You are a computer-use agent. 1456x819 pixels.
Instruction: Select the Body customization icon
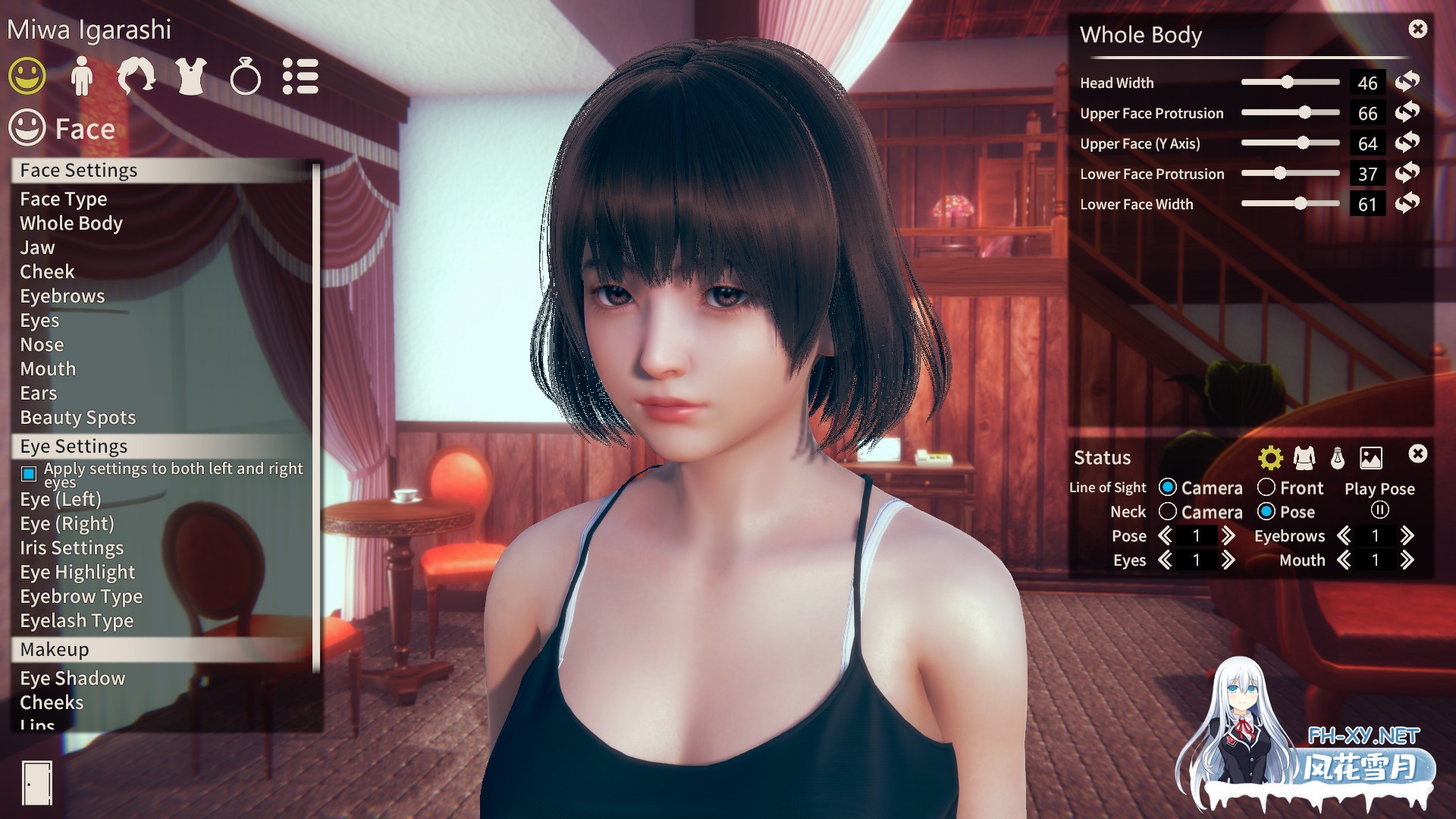(x=82, y=76)
